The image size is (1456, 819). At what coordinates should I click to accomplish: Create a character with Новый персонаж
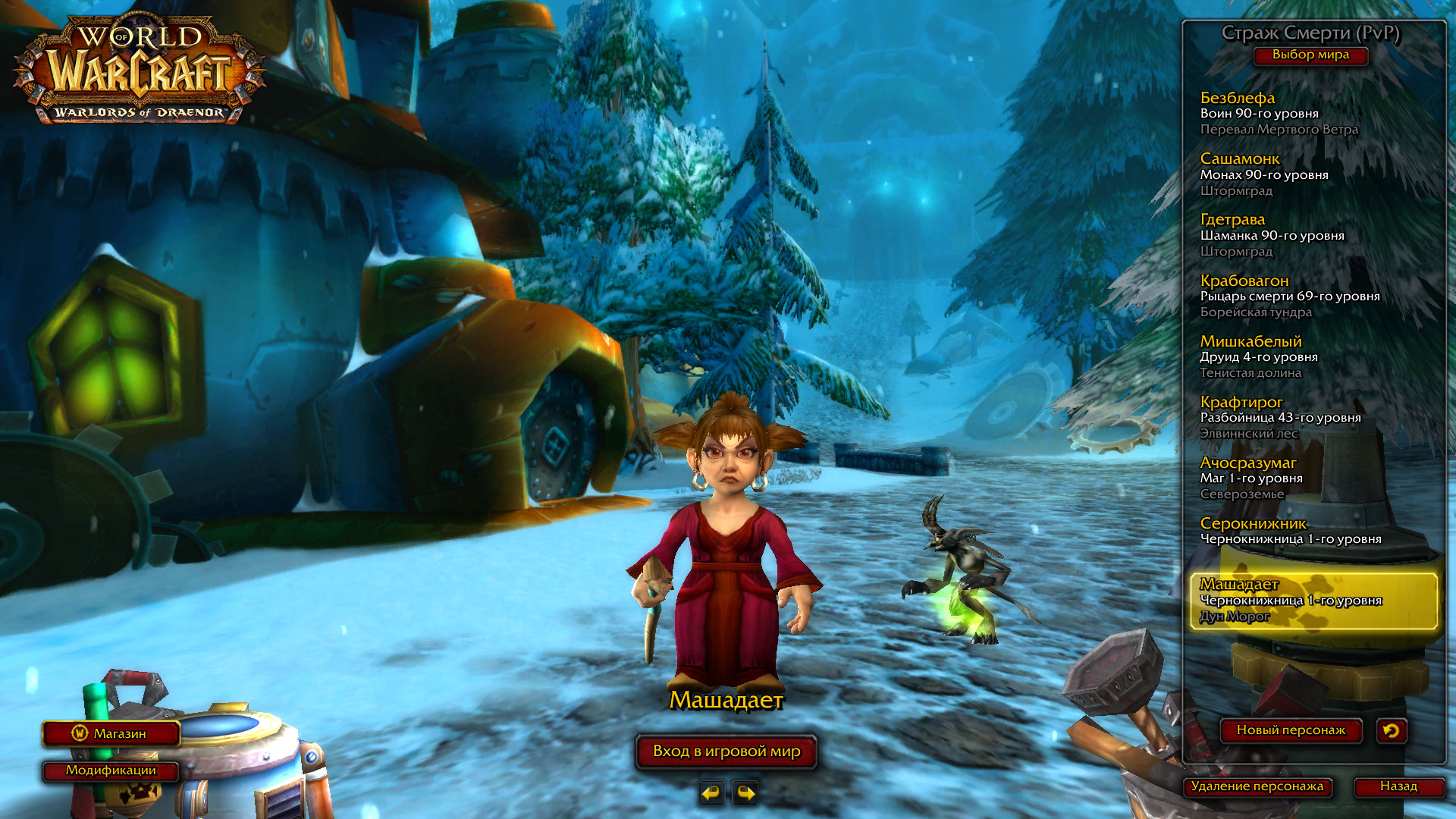point(1291,730)
